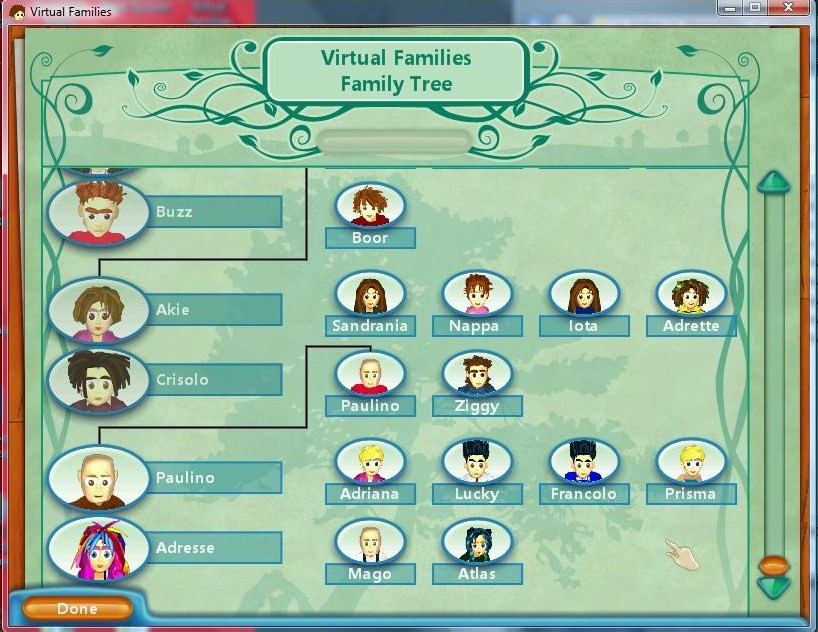
Task: Choose Nappa's portrait
Action: click(477, 294)
